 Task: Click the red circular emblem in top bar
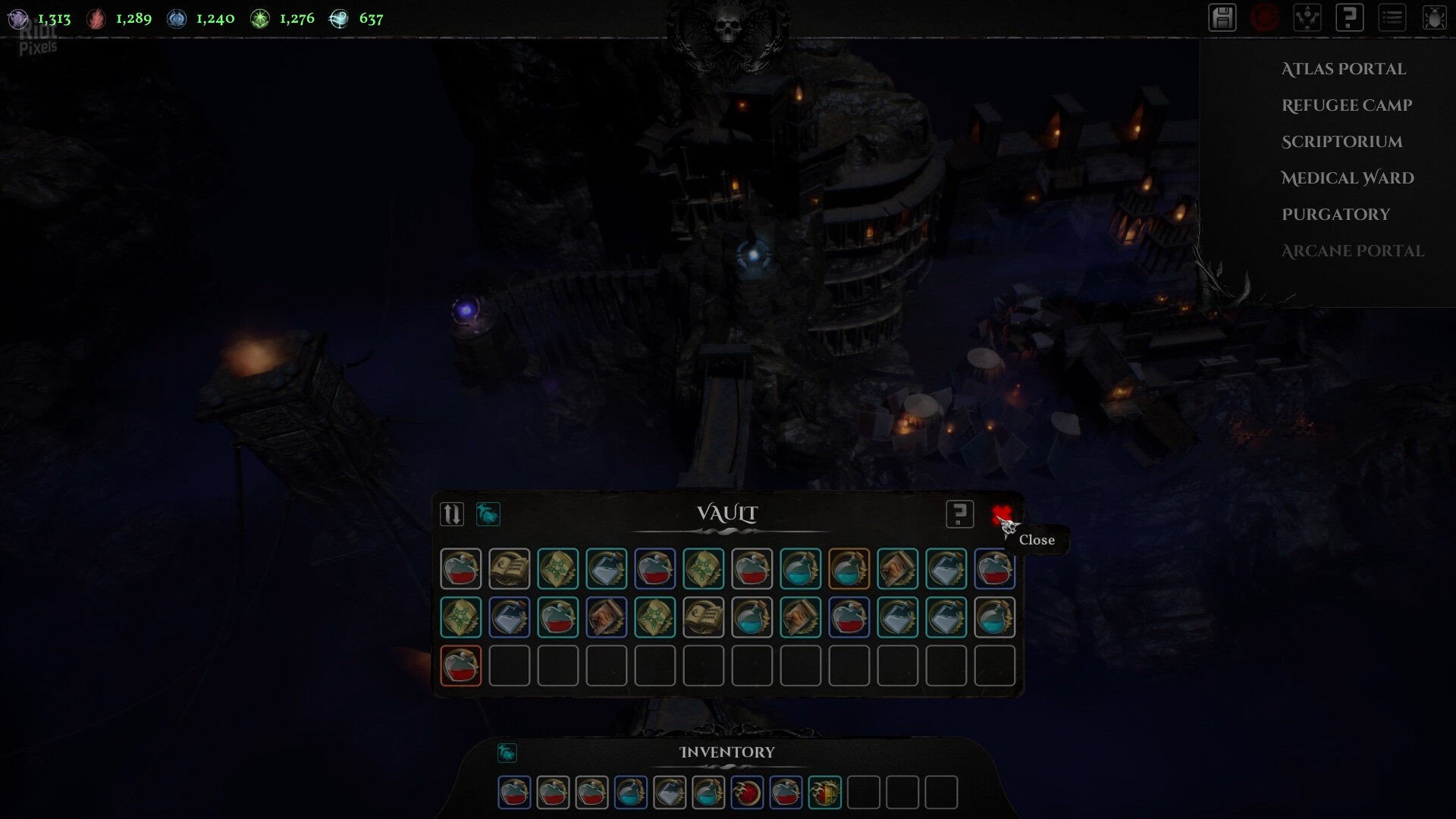1265,18
